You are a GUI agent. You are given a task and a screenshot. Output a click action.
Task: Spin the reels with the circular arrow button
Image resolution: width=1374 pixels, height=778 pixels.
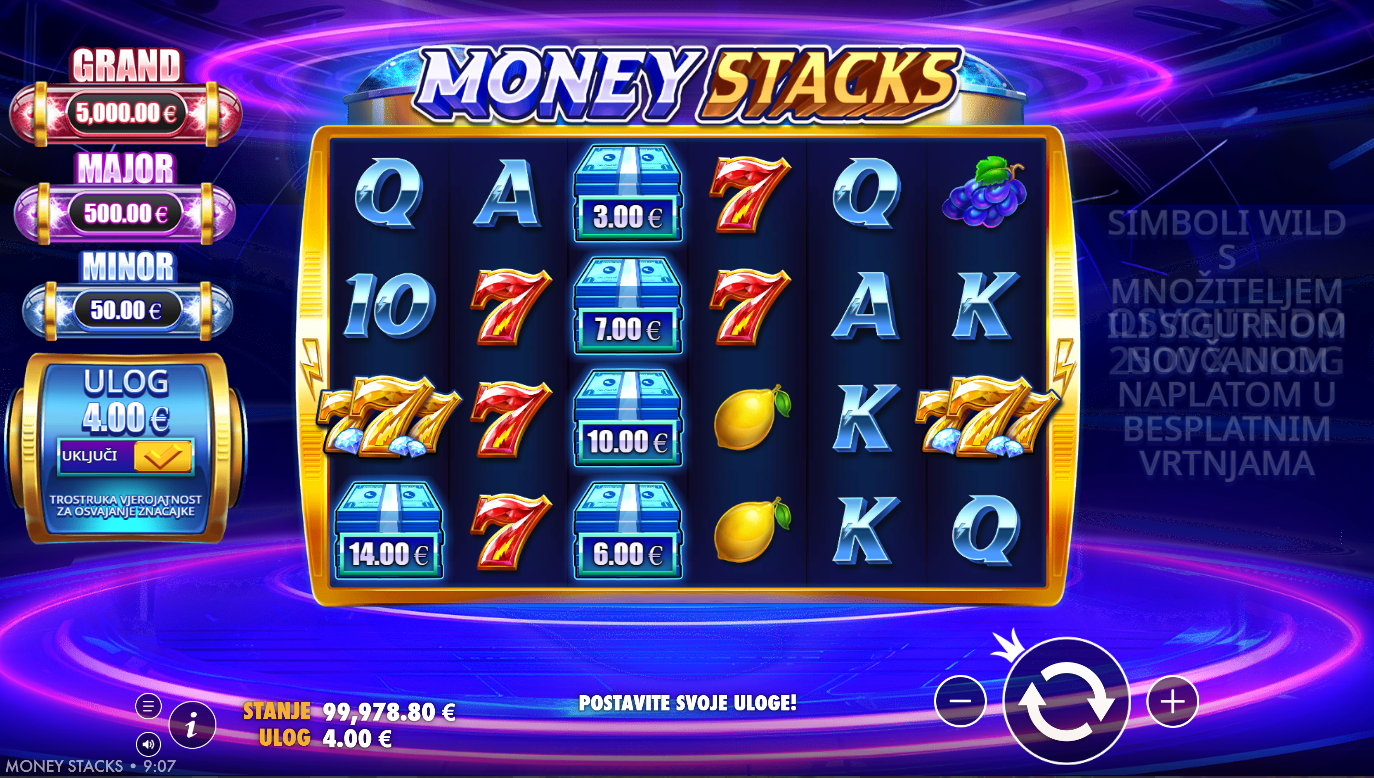pyautogui.click(x=1066, y=701)
